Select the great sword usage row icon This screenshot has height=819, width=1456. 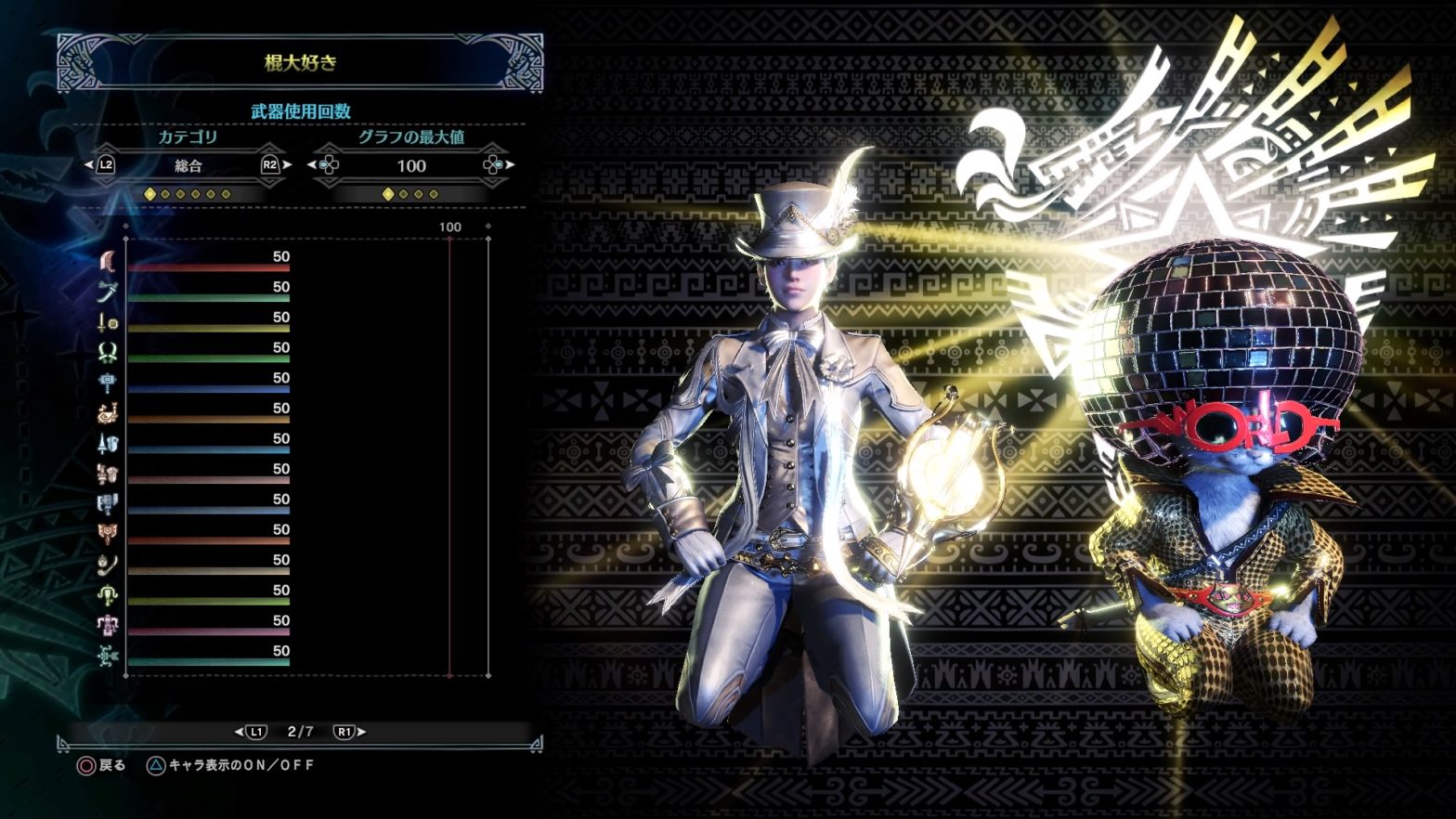(108, 262)
